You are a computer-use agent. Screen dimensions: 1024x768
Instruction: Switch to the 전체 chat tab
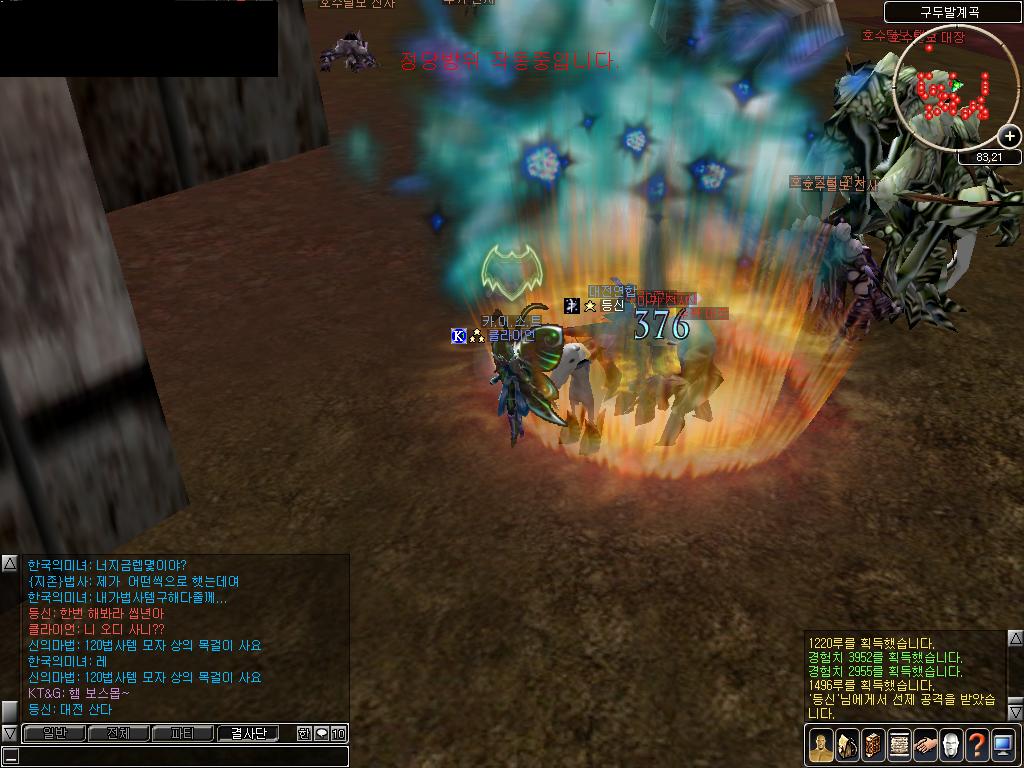(x=118, y=734)
